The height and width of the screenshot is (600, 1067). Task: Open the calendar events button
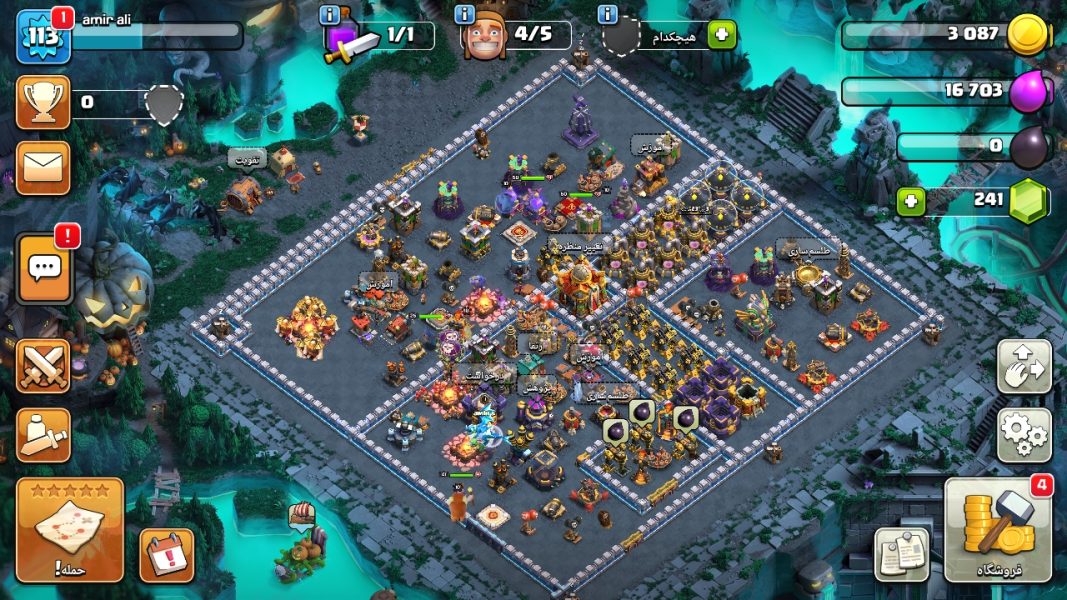tap(166, 554)
